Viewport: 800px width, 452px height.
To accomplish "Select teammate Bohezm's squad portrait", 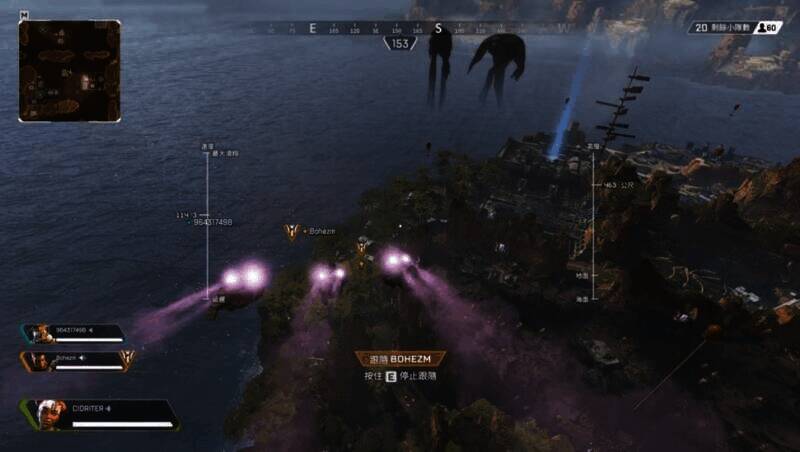I will tap(41, 359).
